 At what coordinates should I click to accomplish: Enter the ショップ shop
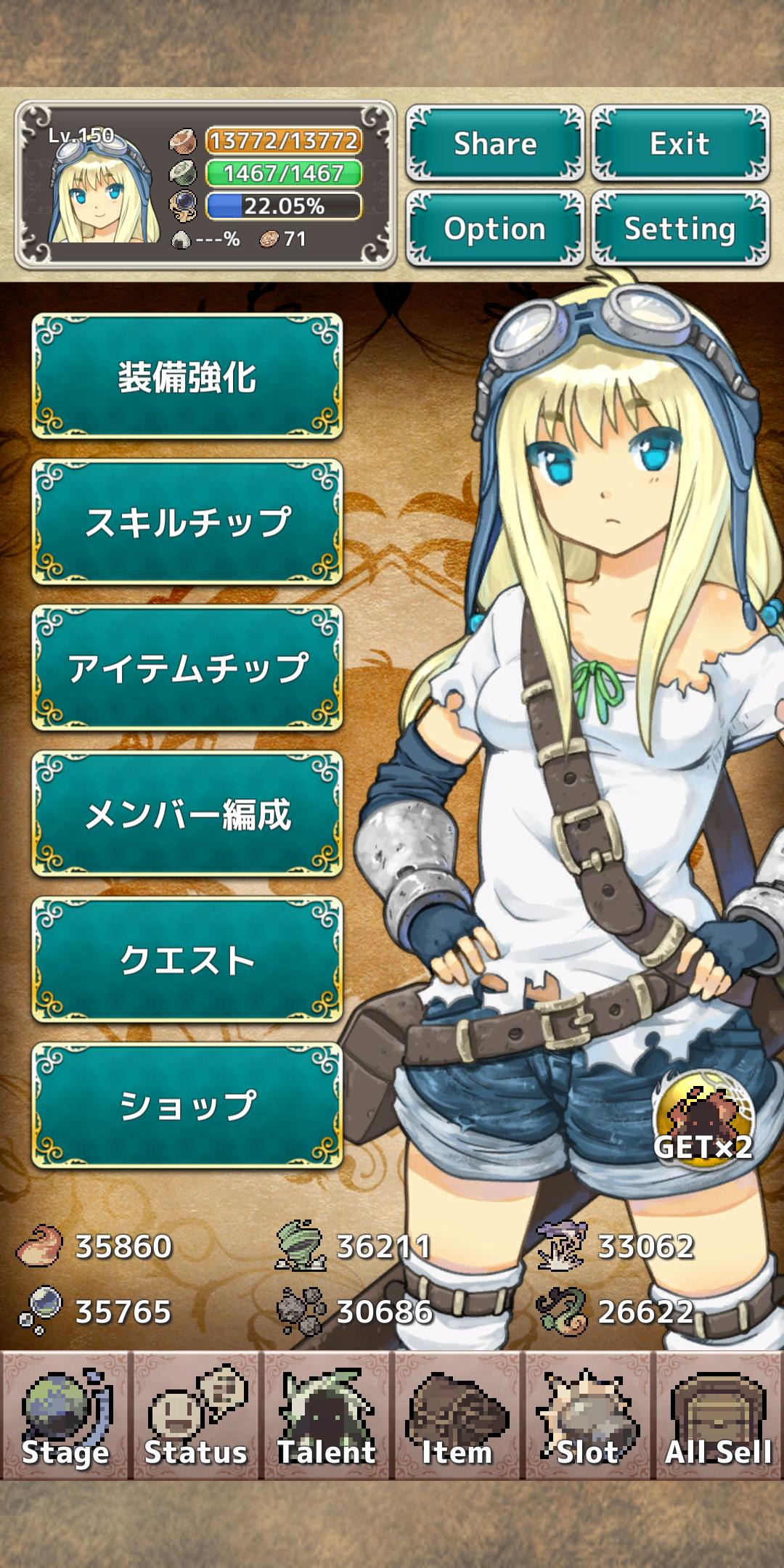187,1106
